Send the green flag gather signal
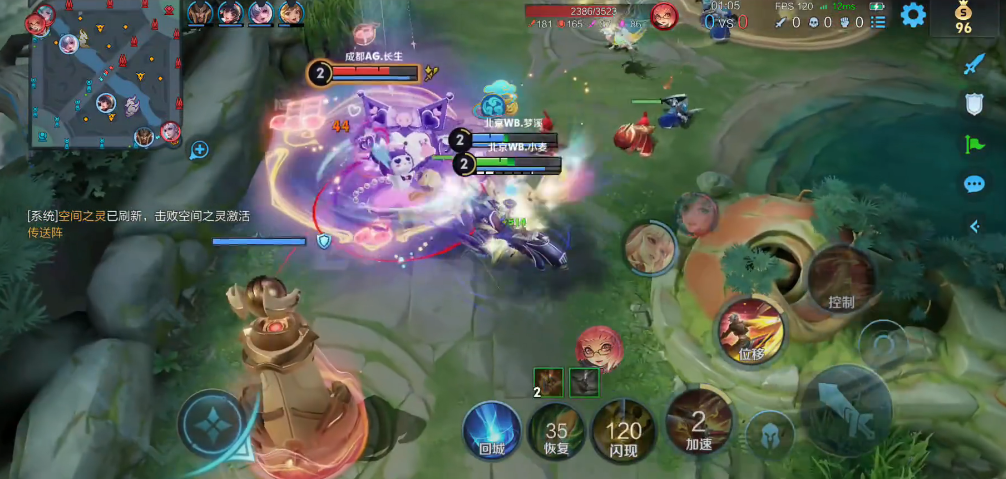Image resolution: width=1006 pixels, height=479 pixels. (974, 144)
